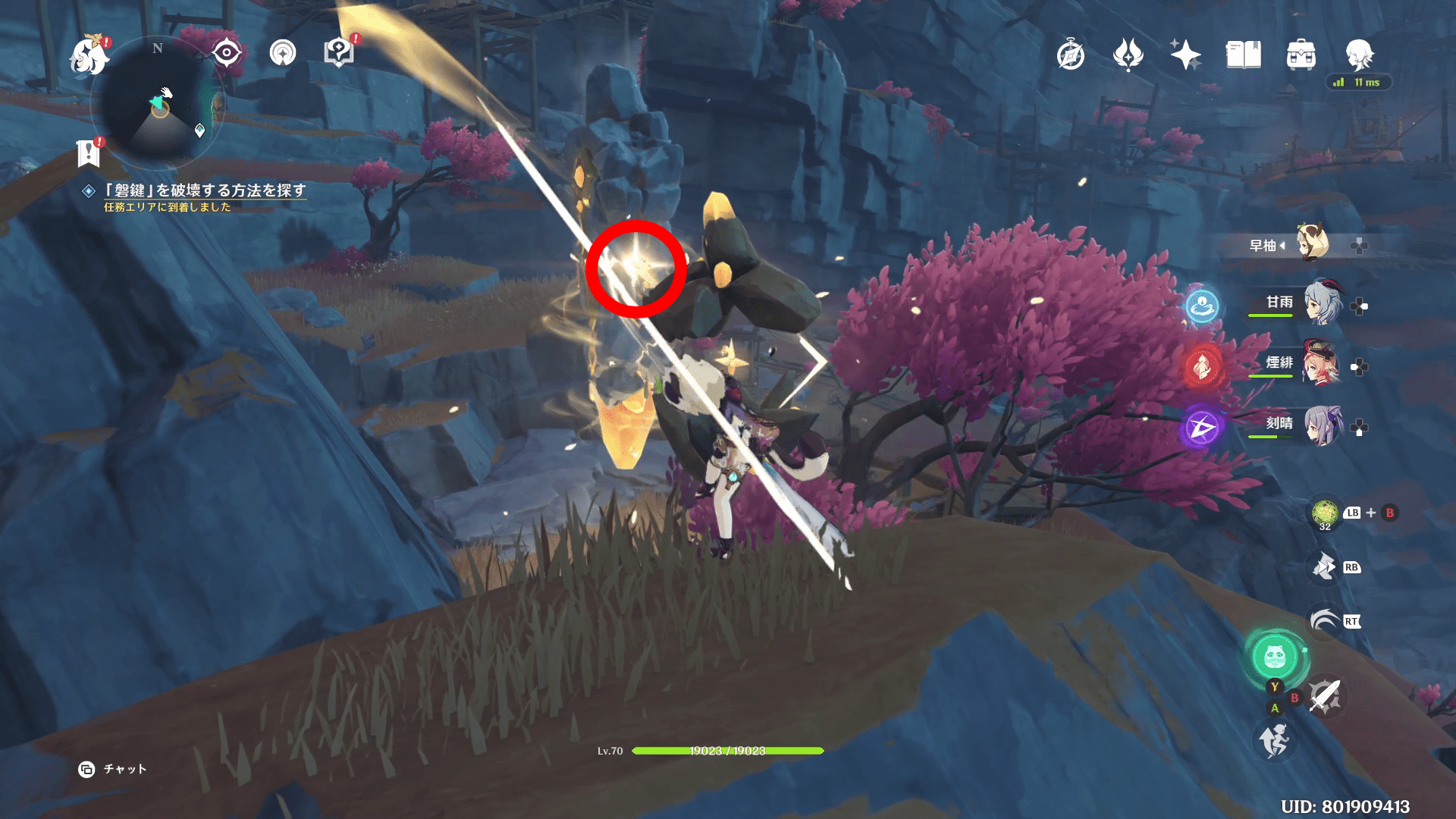Trigger the sprint running figure button
Image resolution: width=1456 pixels, height=819 pixels.
click(x=1274, y=739)
